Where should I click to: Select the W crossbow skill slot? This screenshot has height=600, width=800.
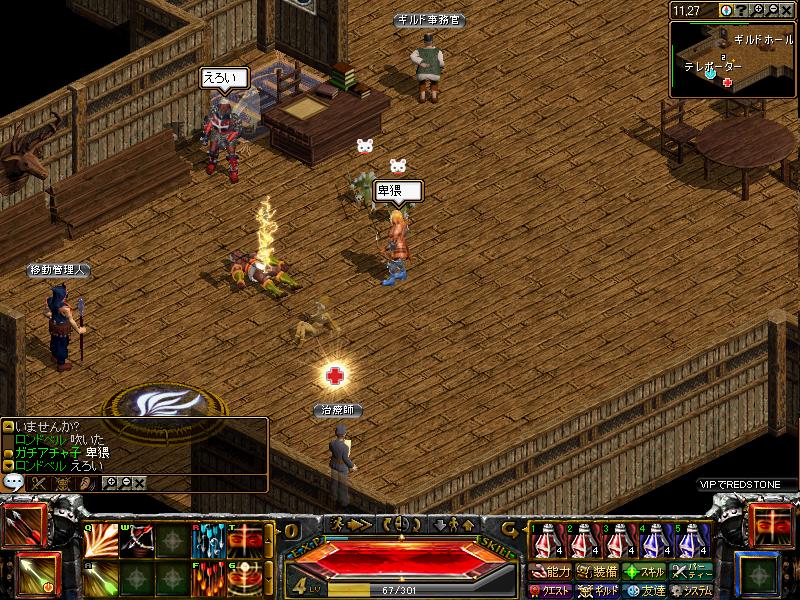(136, 541)
